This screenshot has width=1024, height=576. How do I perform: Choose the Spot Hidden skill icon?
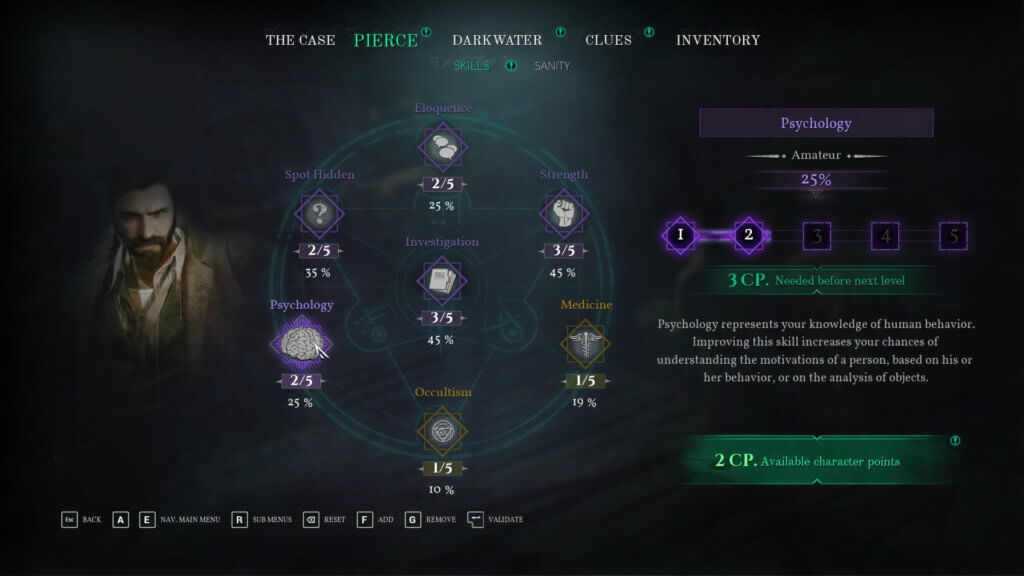click(x=320, y=213)
